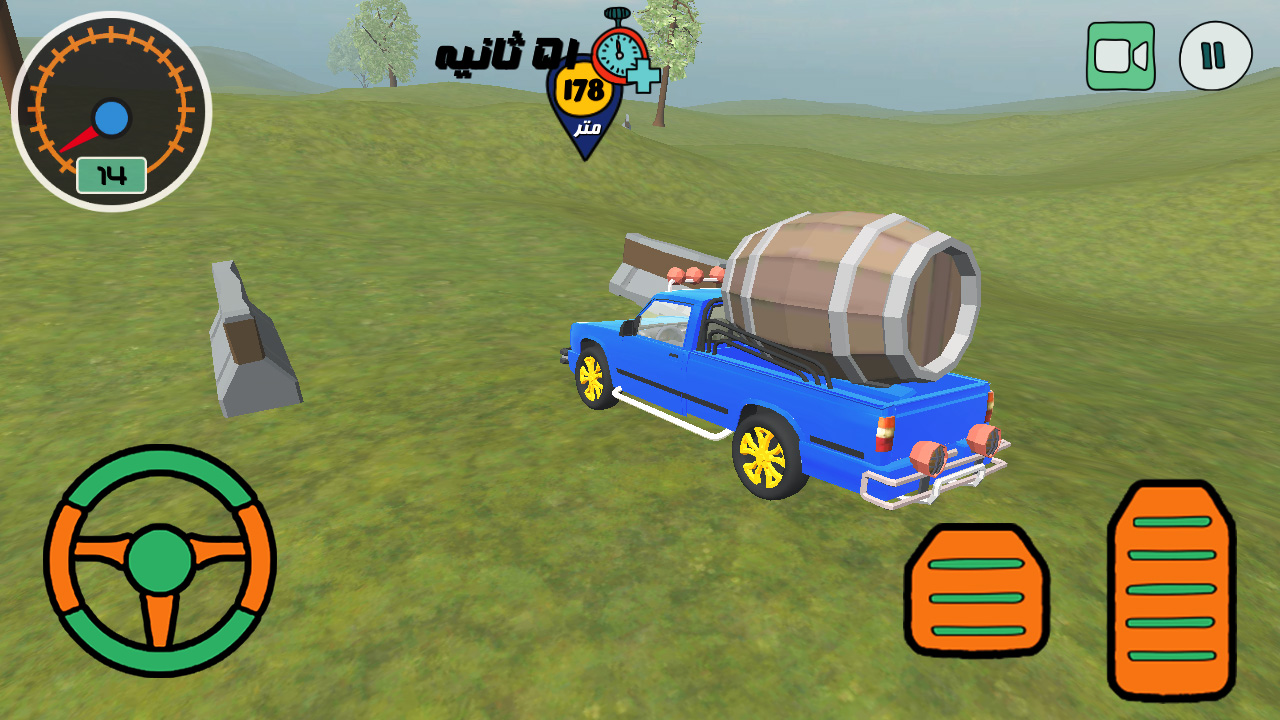Hit the tall orange gas pedal
This screenshot has width=1280, height=720.
click(1171, 589)
